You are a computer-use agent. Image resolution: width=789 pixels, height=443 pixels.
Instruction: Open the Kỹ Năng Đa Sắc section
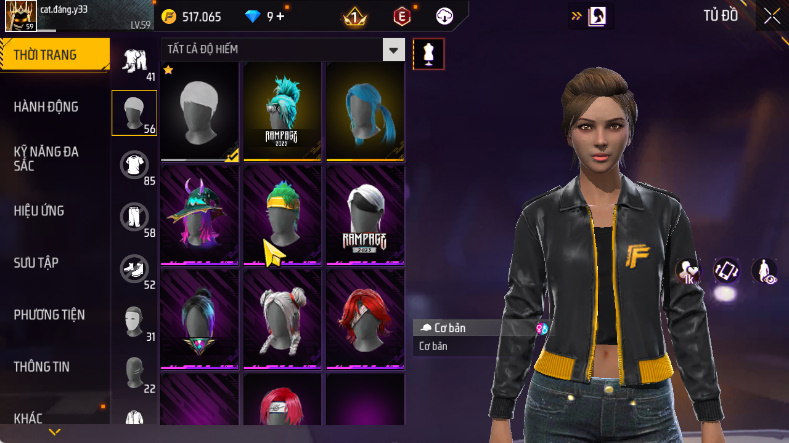pos(46,158)
